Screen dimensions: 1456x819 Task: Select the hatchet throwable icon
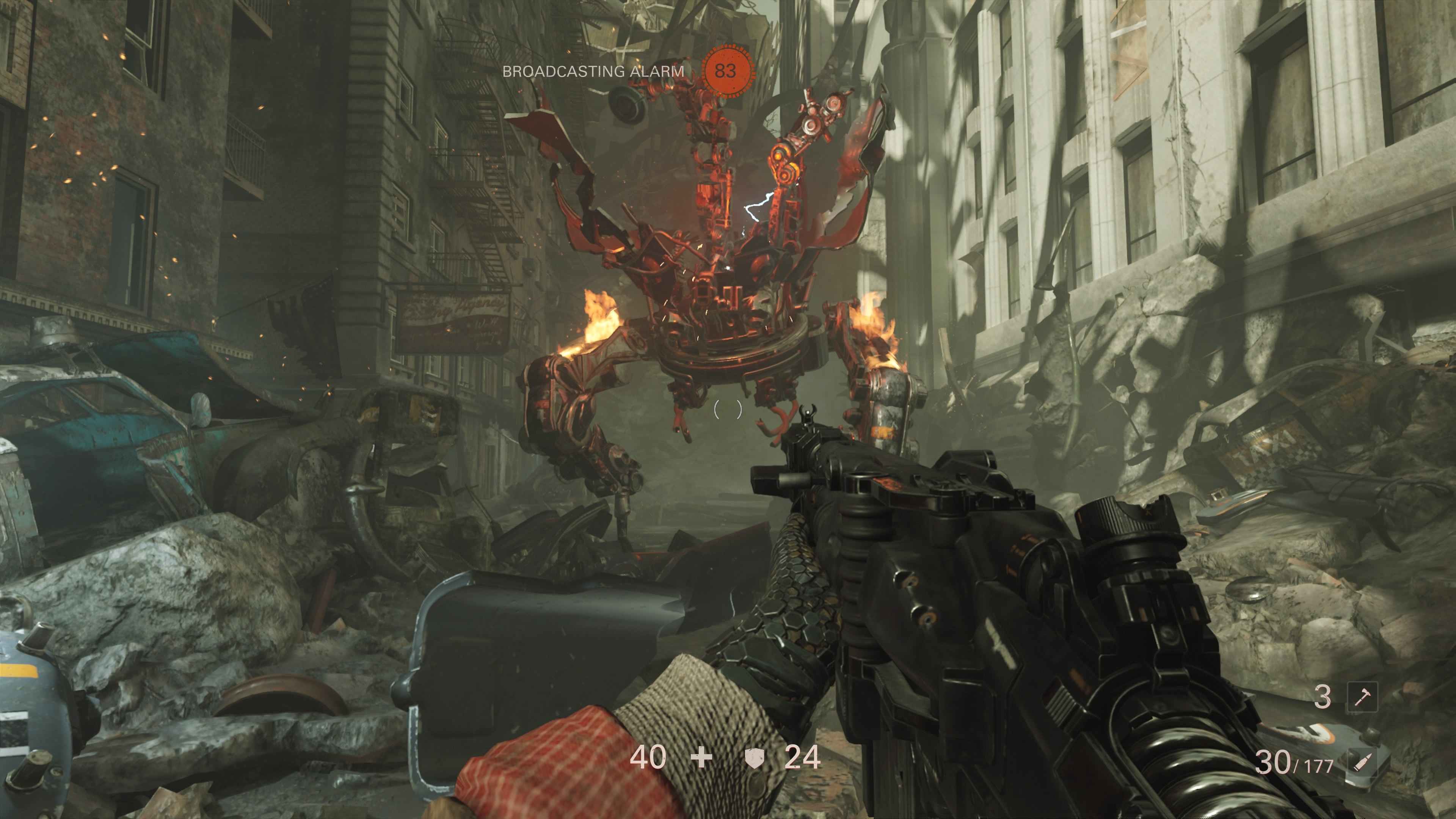[x=1362, y=697]
